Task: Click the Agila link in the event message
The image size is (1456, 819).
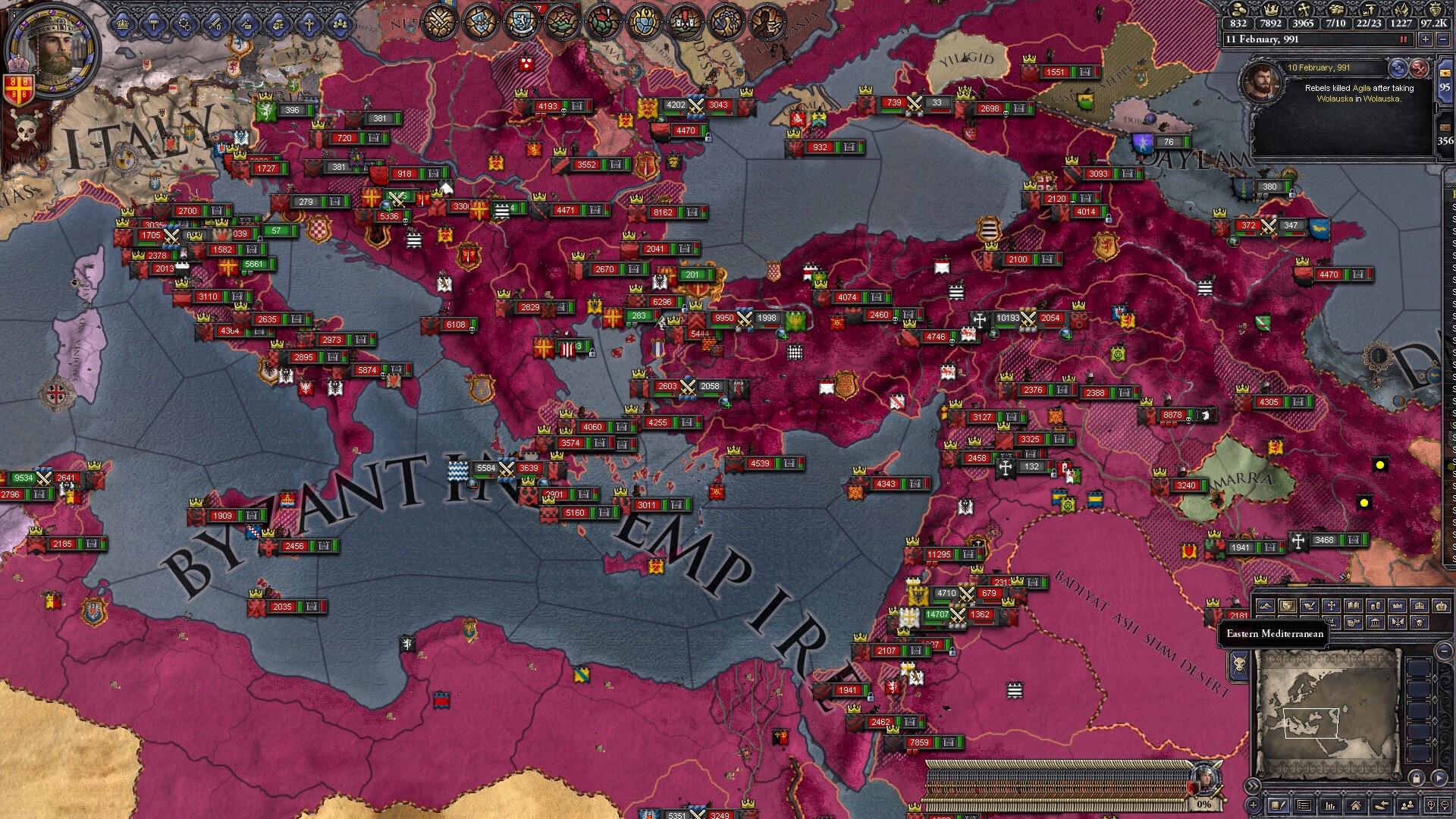Action: 1361,88
